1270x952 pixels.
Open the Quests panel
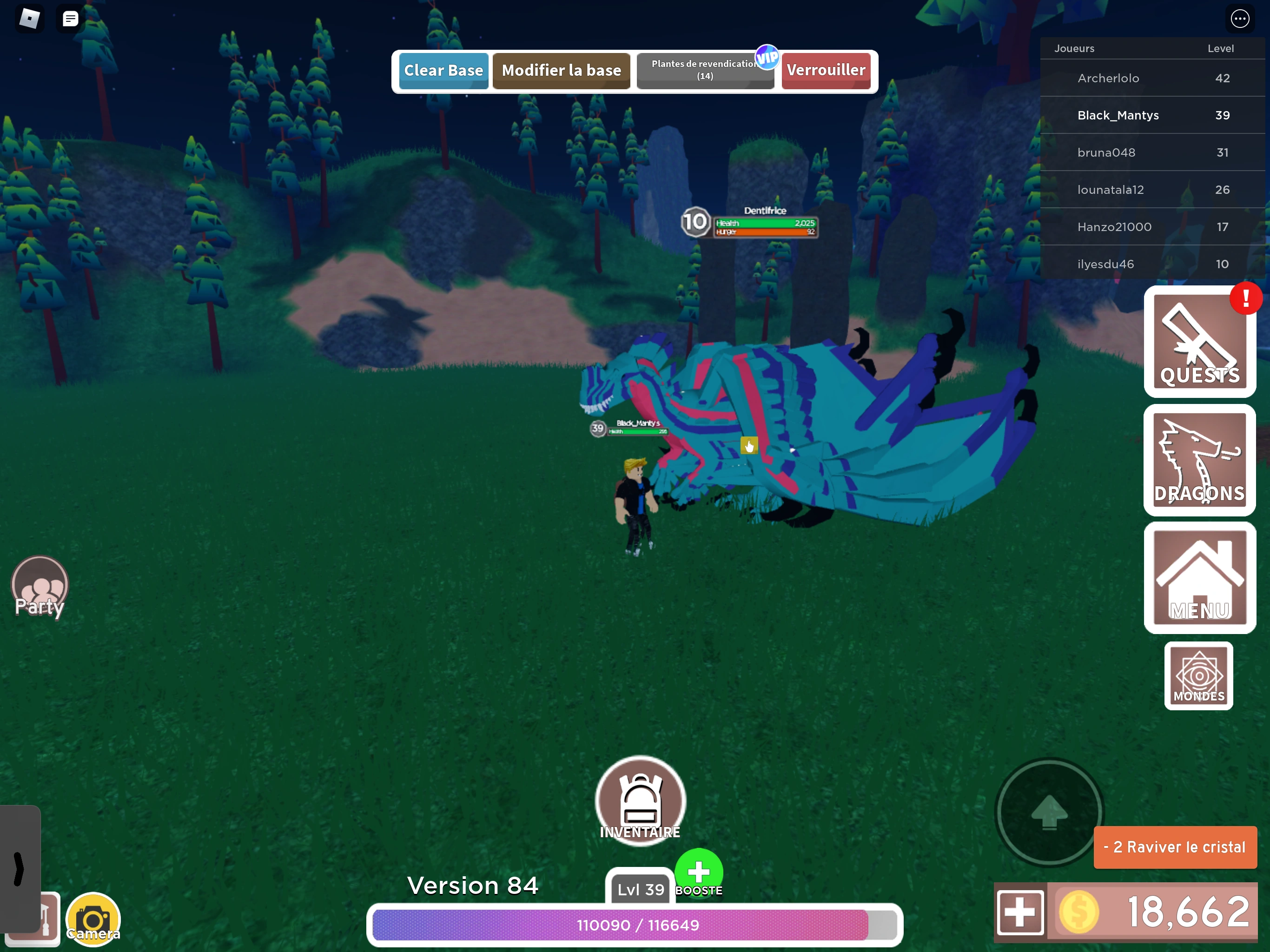pos(1199,342)
